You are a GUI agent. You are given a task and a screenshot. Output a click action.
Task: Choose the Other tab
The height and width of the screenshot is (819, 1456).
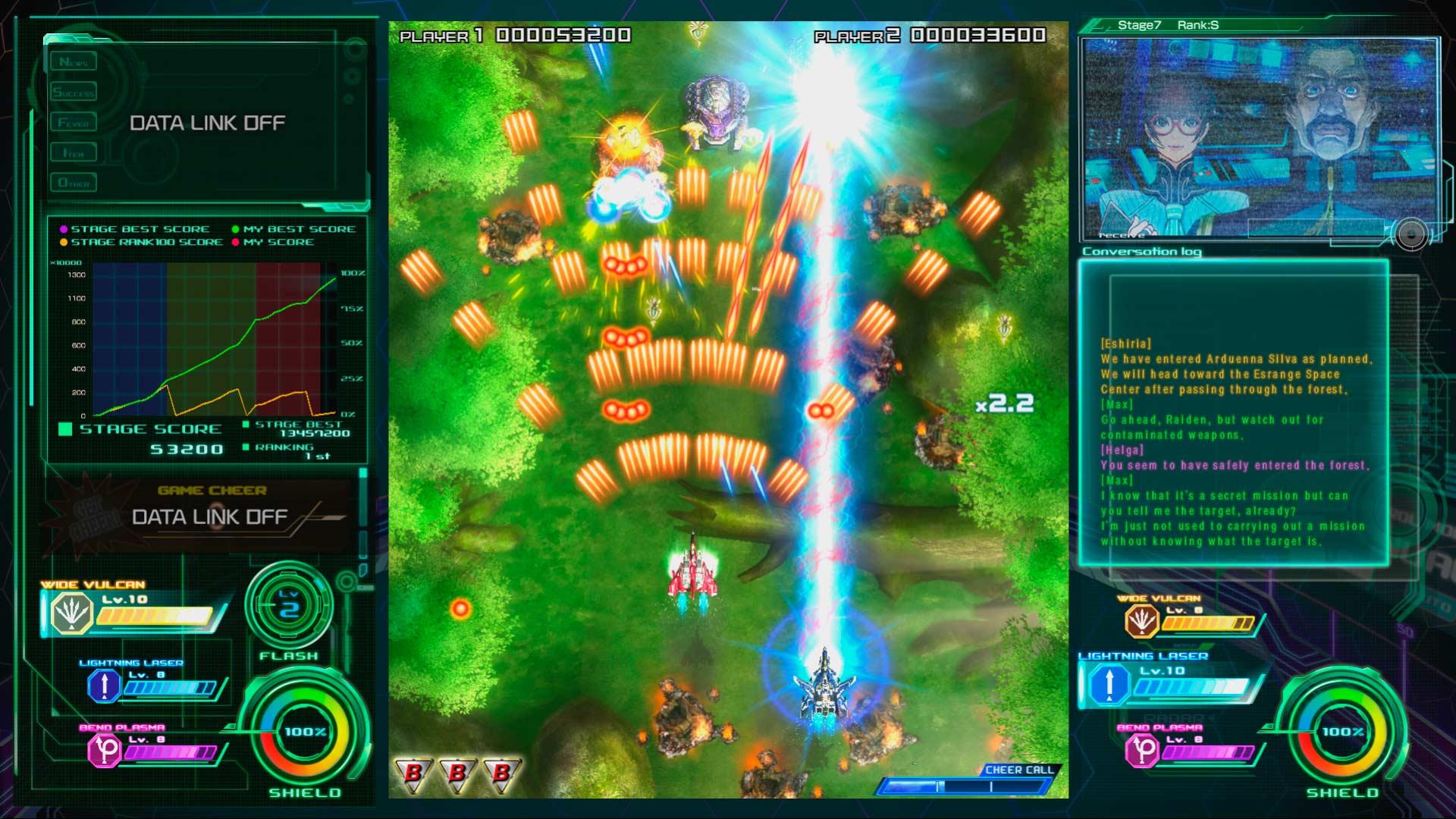point(74,183)
